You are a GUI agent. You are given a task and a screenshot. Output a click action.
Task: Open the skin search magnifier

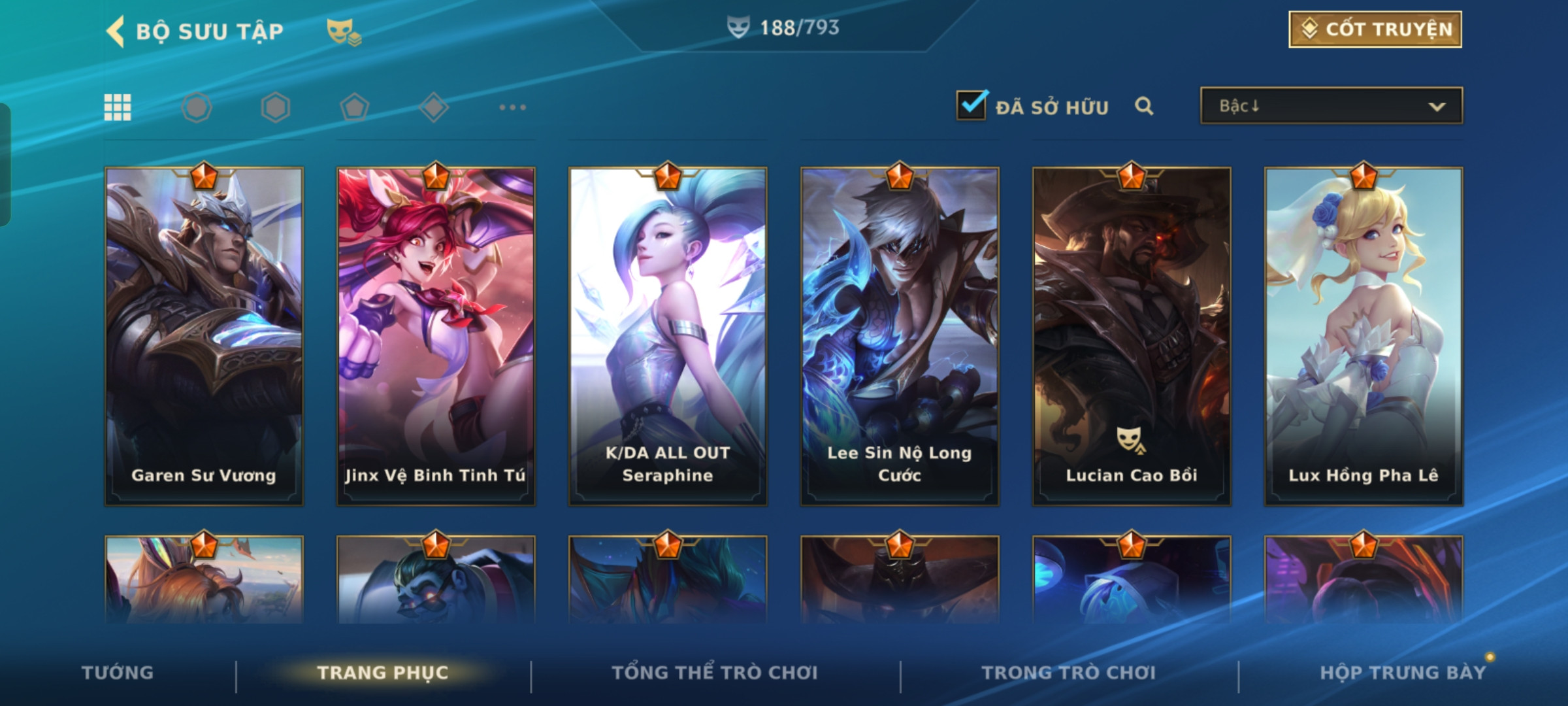tap(1143, 106)
